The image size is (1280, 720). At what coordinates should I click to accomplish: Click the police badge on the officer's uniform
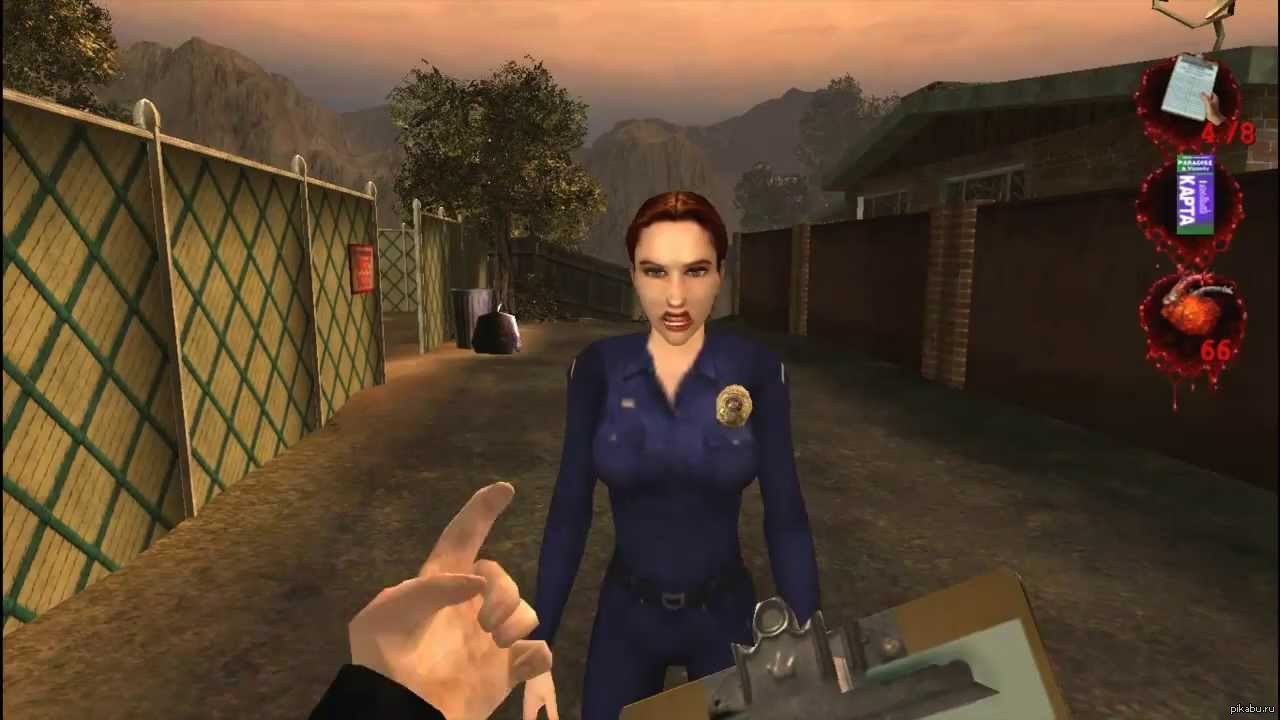pyautogui.click(x=733, y=404)
